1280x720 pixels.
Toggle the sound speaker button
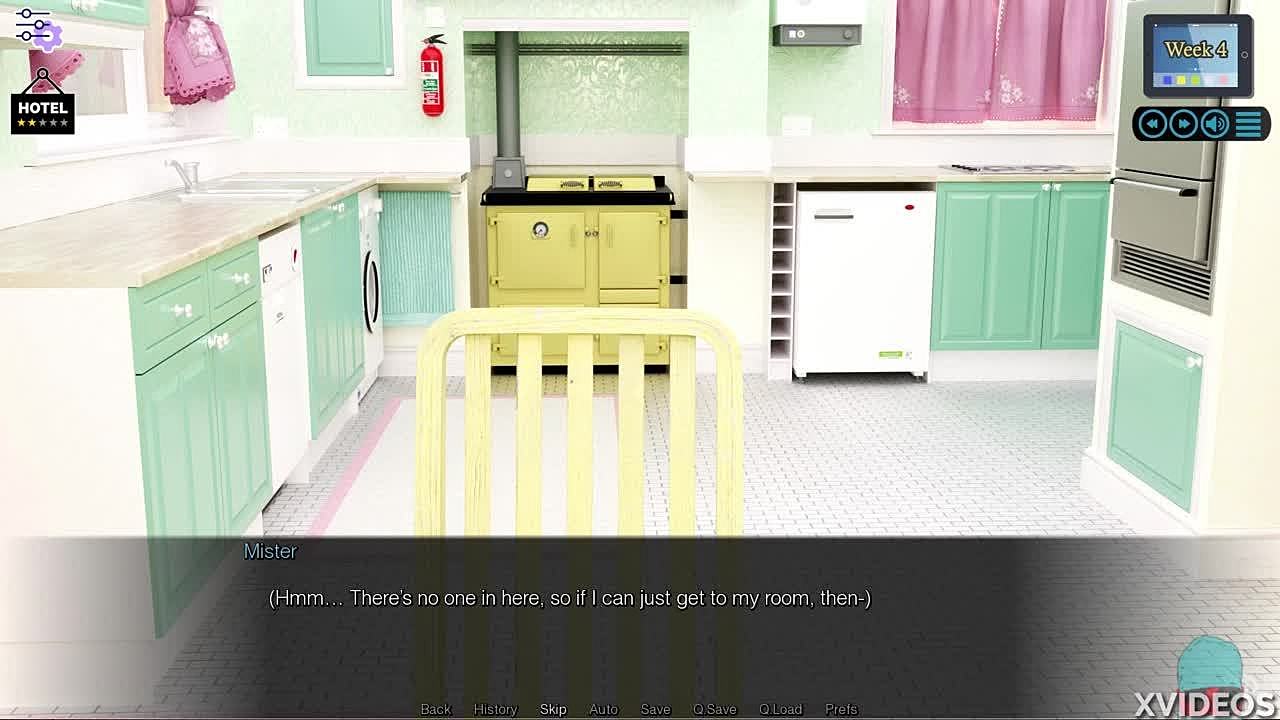coord(1215,123)
